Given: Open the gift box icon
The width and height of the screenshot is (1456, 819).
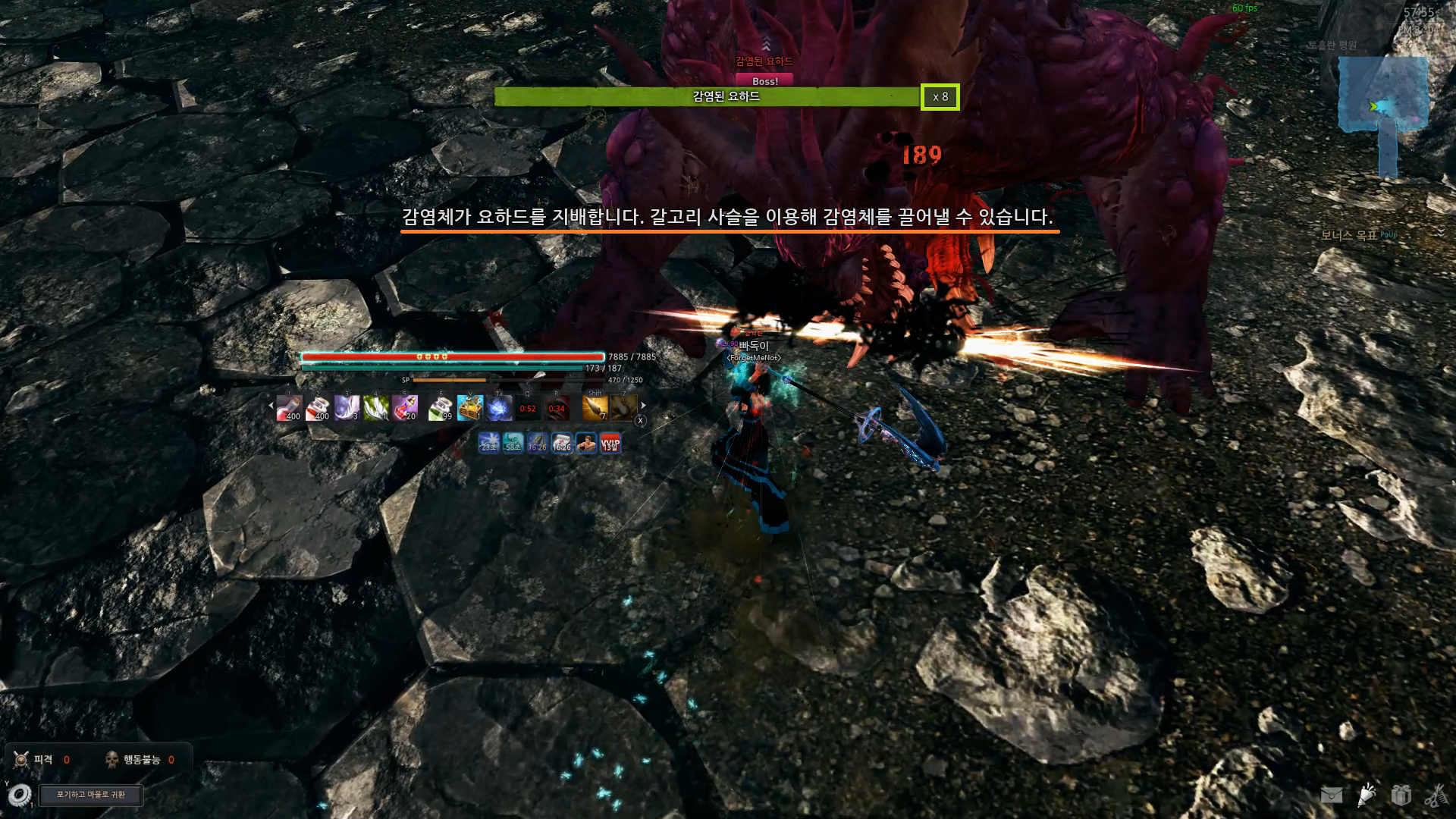Looking at the screenshot, I should [1401, 795].
